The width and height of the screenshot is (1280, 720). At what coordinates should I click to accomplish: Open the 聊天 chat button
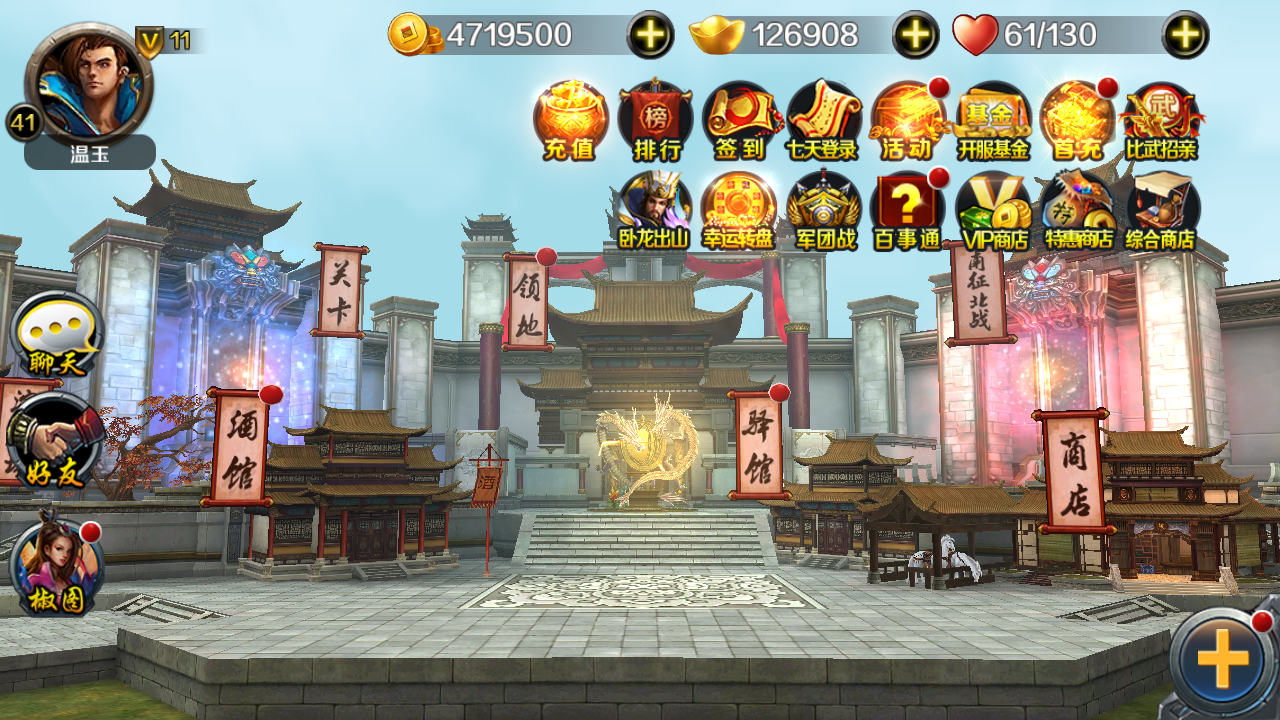(57, 335)
